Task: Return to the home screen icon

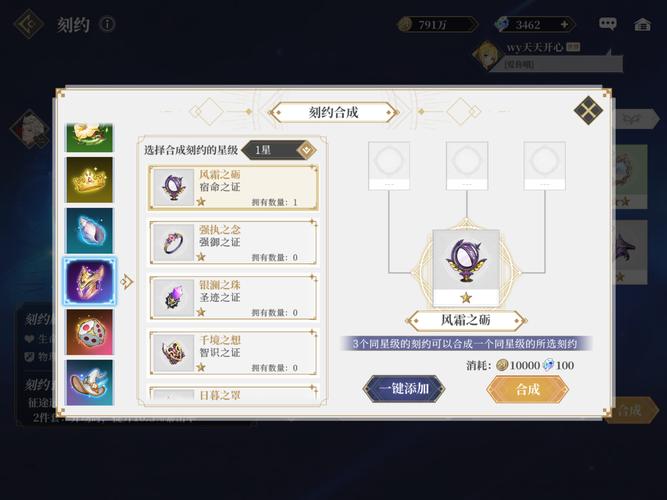Action: pos(643,24)
